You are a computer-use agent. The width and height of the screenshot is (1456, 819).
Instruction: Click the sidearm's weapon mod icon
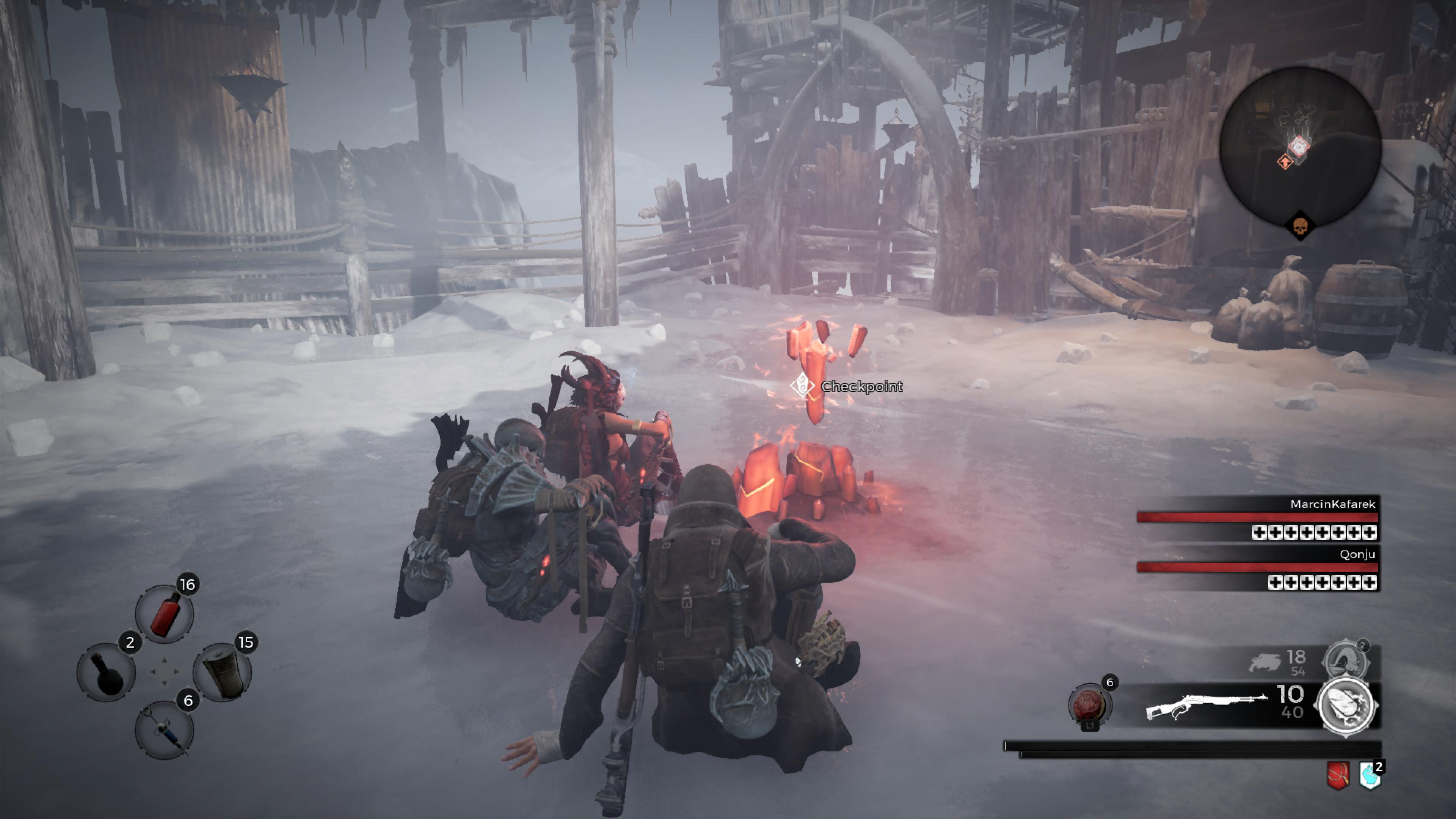tap(1346, 660)
